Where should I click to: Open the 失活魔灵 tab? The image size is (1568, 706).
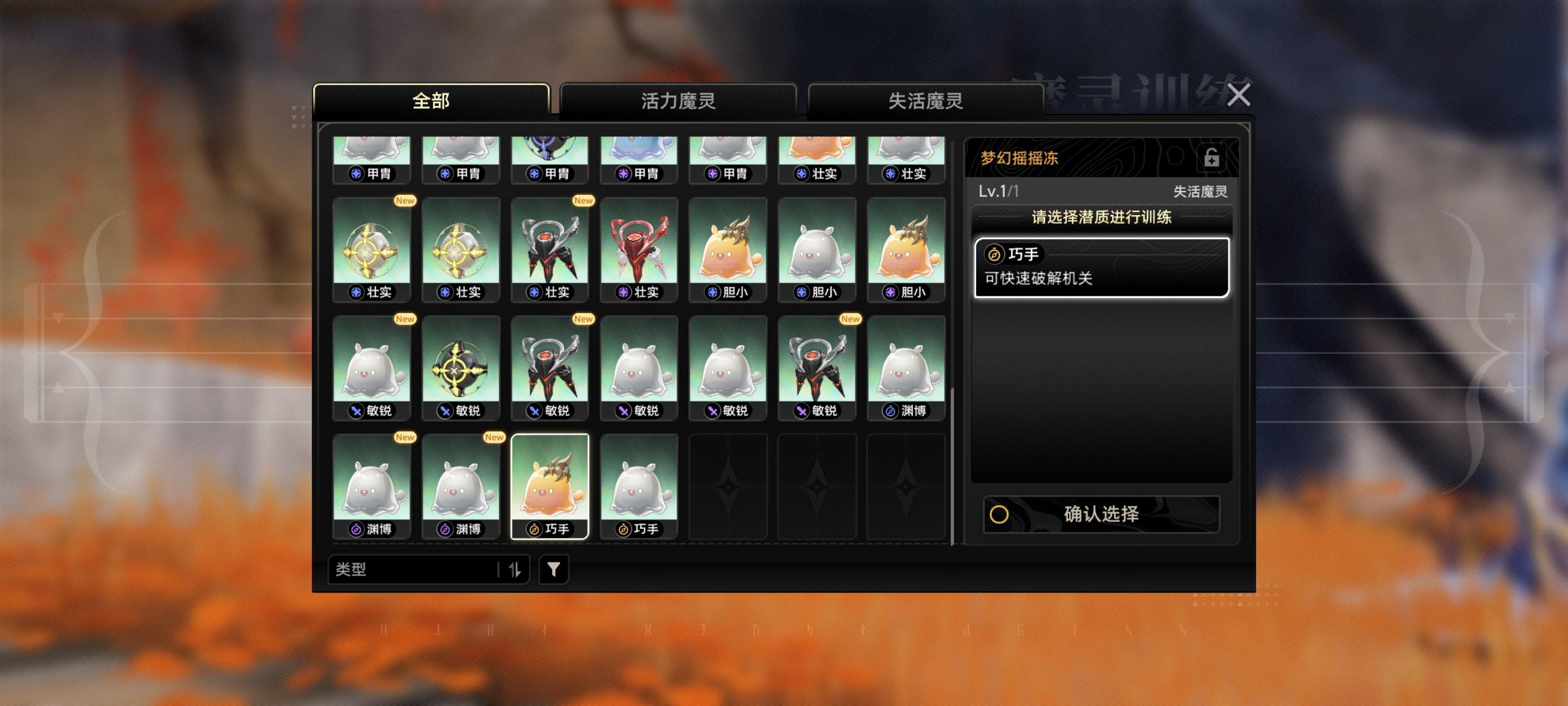925,100
